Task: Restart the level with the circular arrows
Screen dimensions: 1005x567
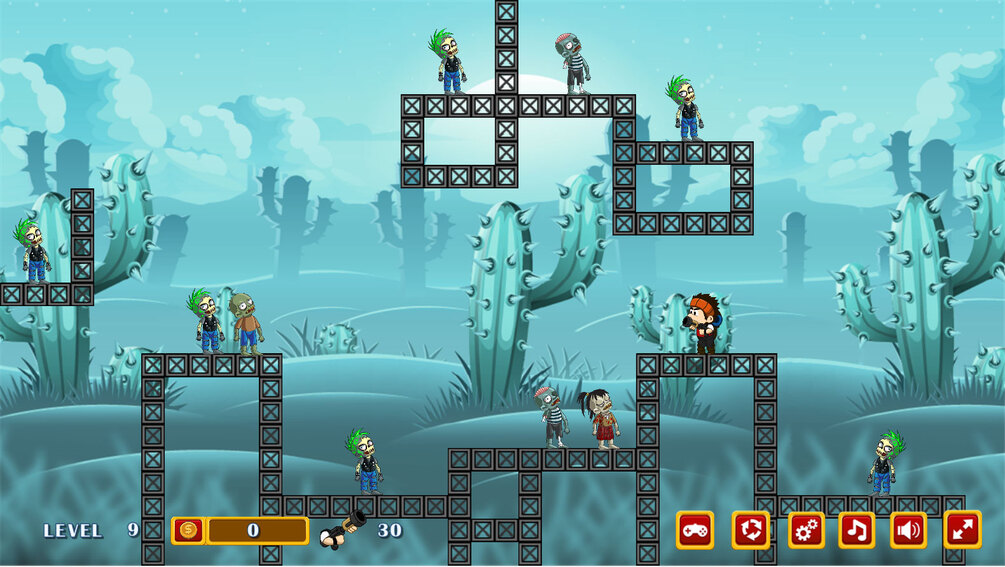Action: 751,530
